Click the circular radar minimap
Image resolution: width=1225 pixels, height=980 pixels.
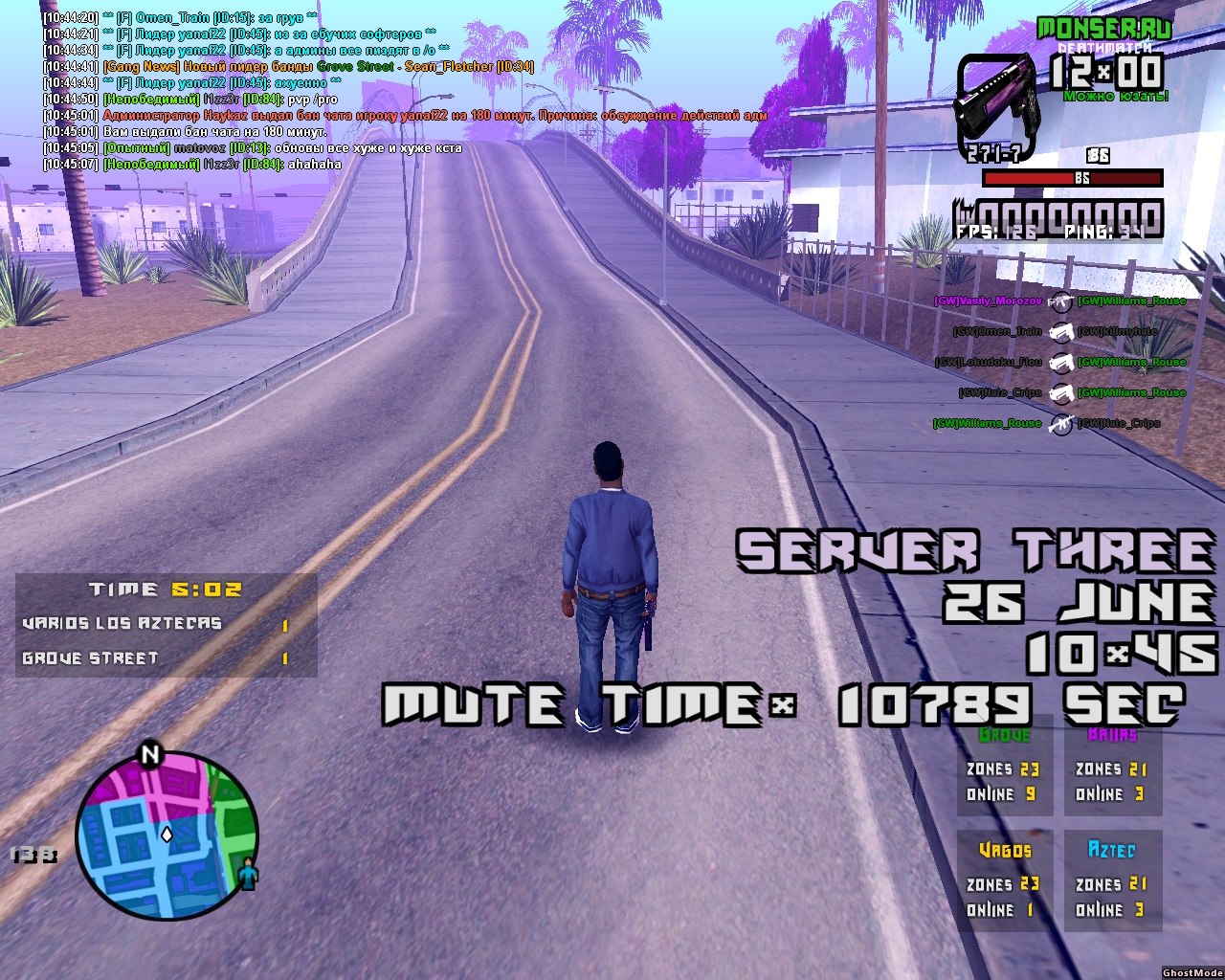tap(167, 834)
